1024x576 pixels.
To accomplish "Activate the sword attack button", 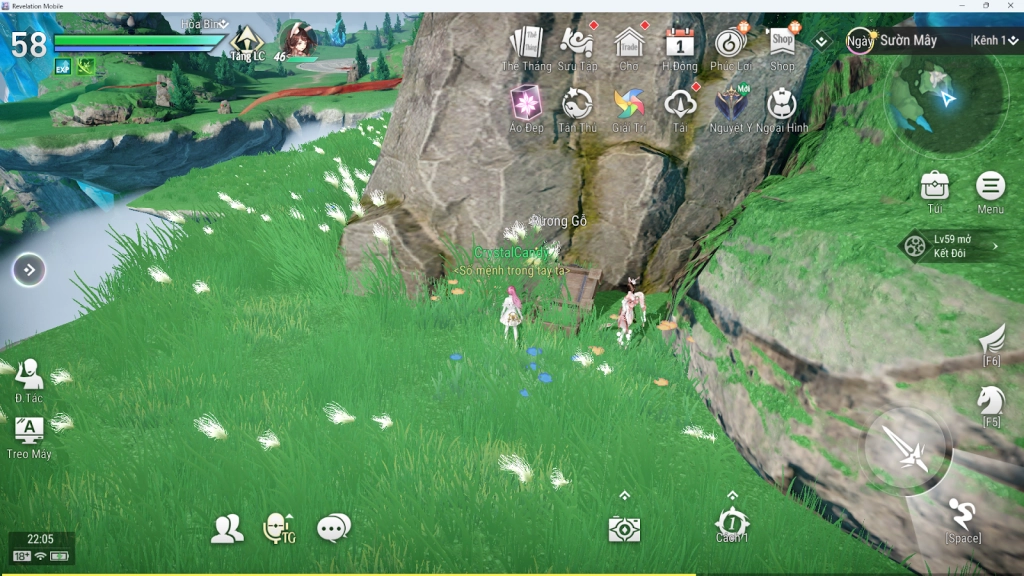I will 908,450.
